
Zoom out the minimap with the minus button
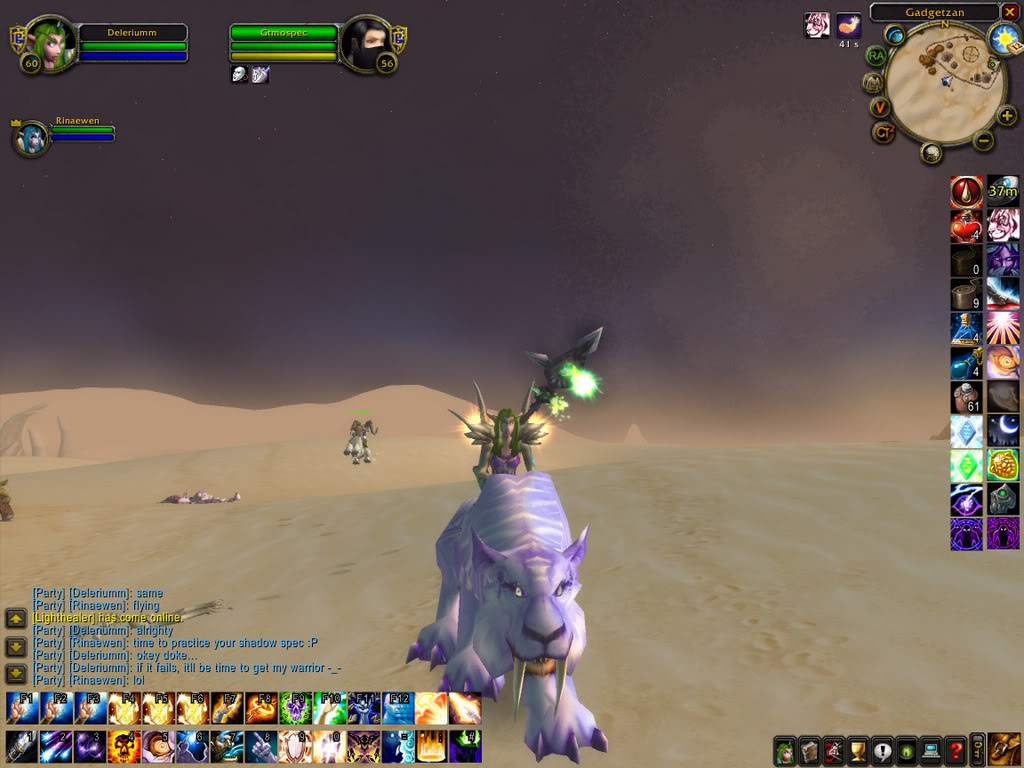(x=983, y=140)
